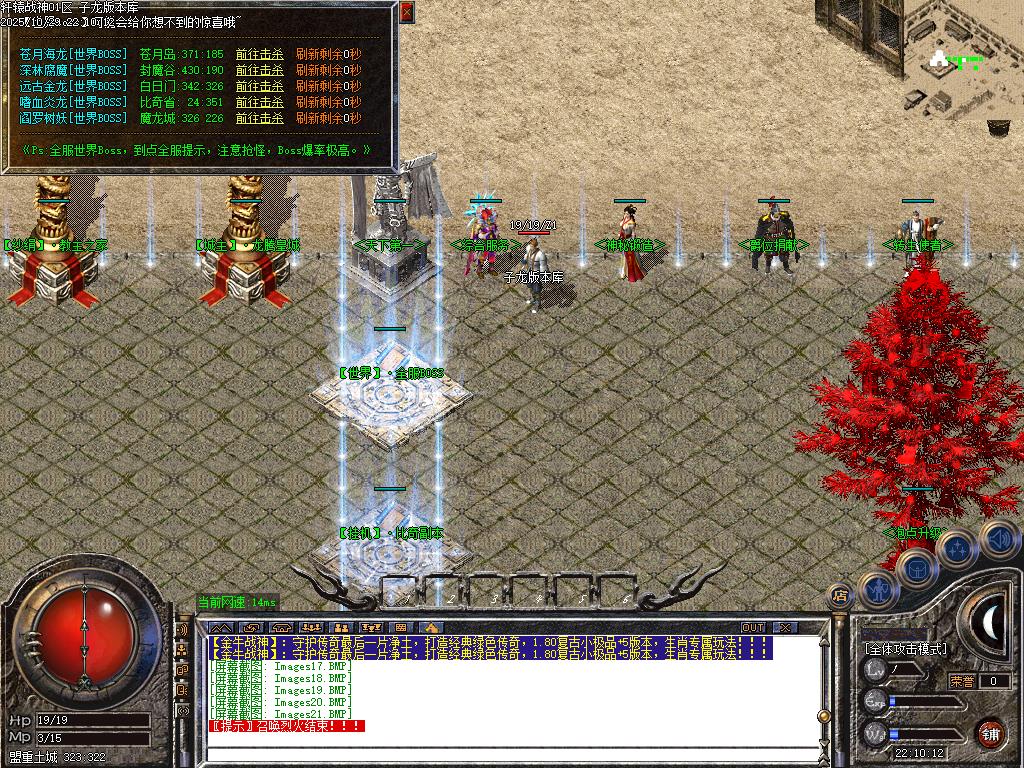Screen dimensions: 1024x768
Task: Close the world boss list panel
Action: coord(406,12)
